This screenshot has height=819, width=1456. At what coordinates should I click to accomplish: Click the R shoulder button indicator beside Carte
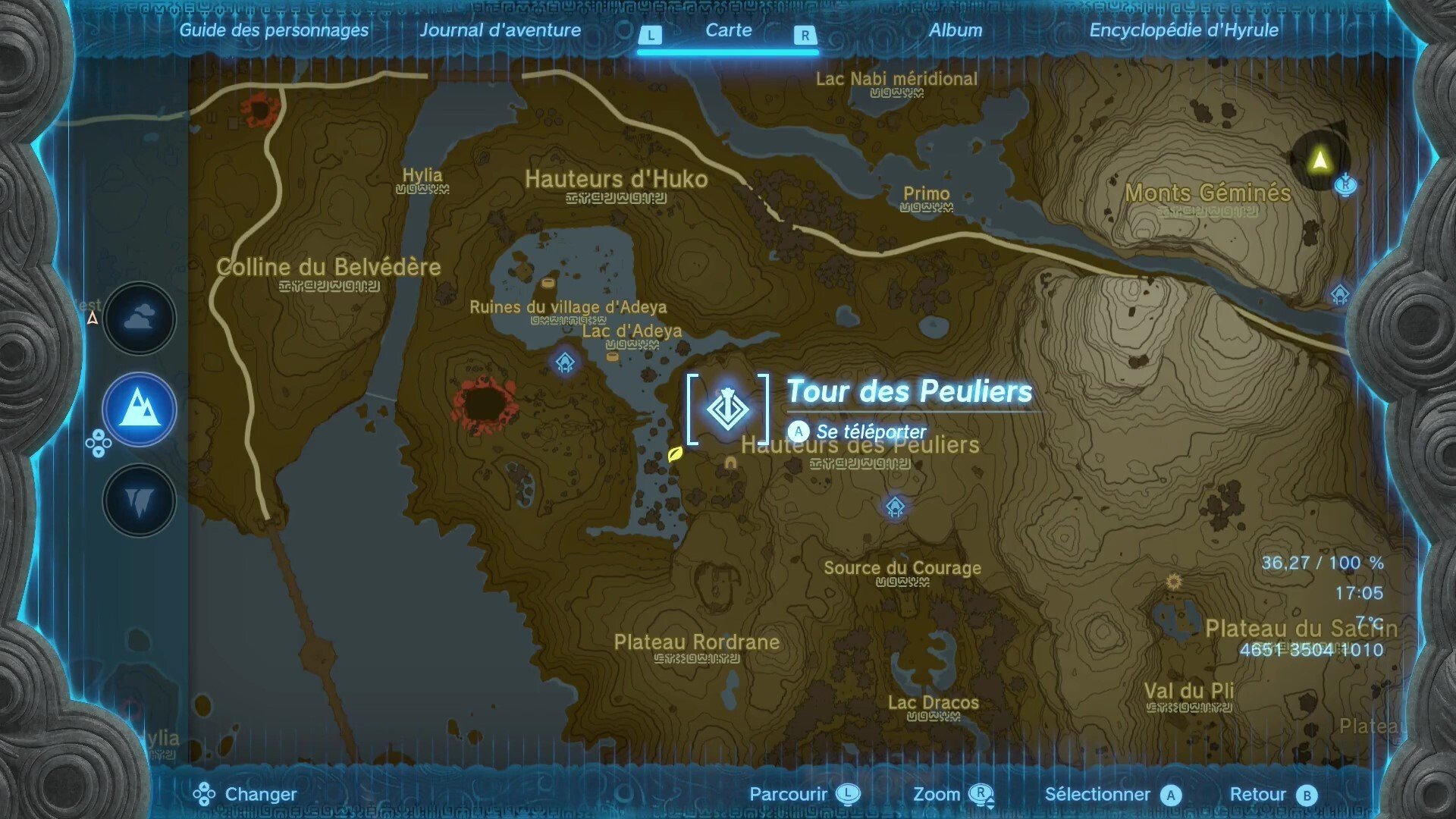[804, 34]
